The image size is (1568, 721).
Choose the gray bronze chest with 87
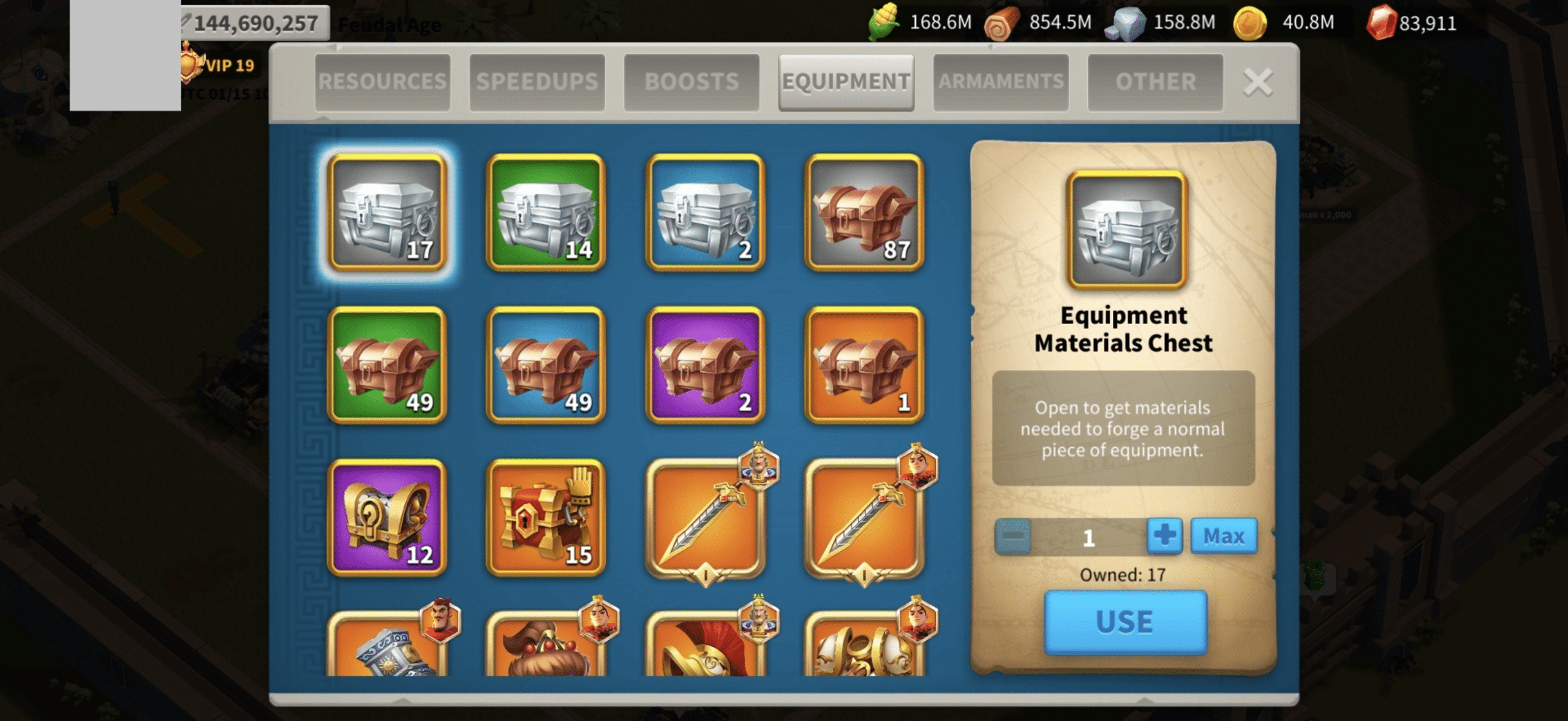pos(864,212)
